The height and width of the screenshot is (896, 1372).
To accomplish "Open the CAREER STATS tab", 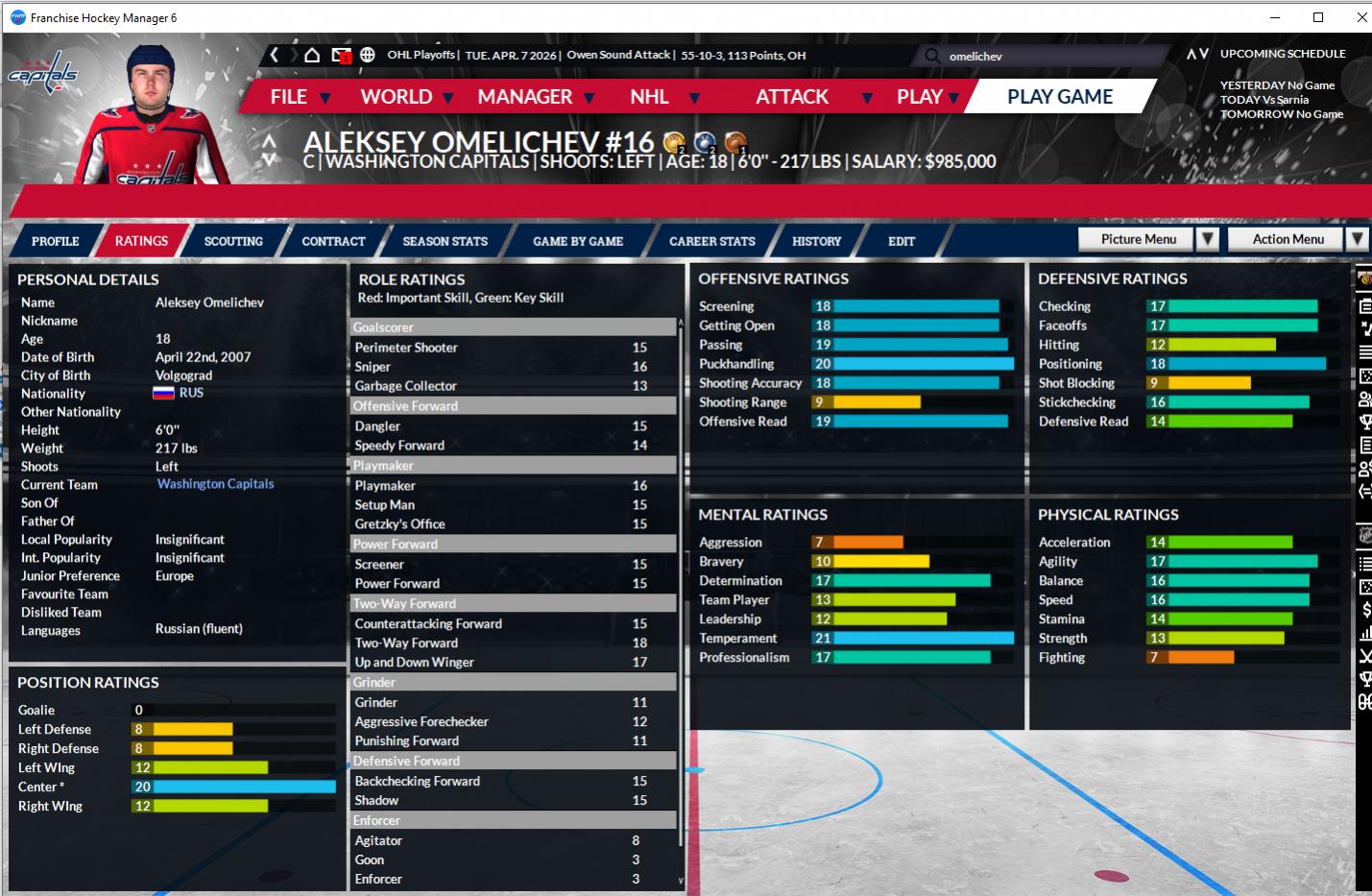I will pyautogui.click(x=712, y=241).
